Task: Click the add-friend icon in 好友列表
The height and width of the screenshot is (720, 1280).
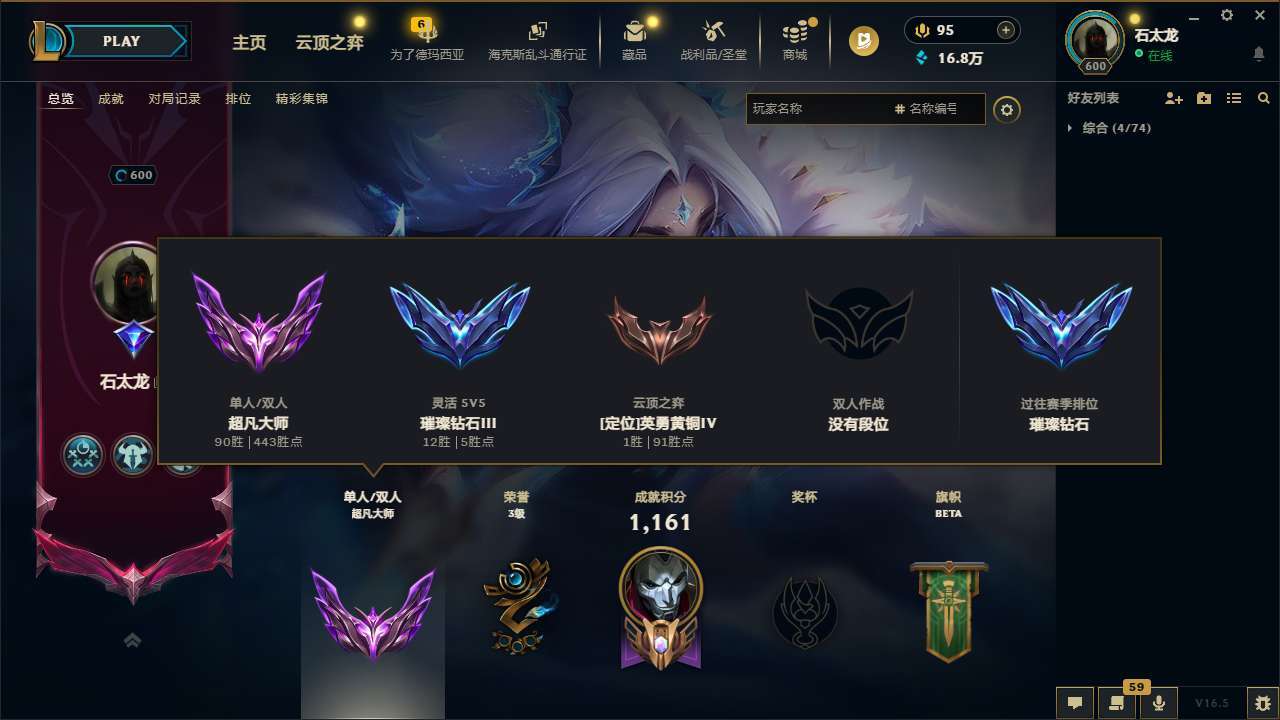Action: (1174, 98)
